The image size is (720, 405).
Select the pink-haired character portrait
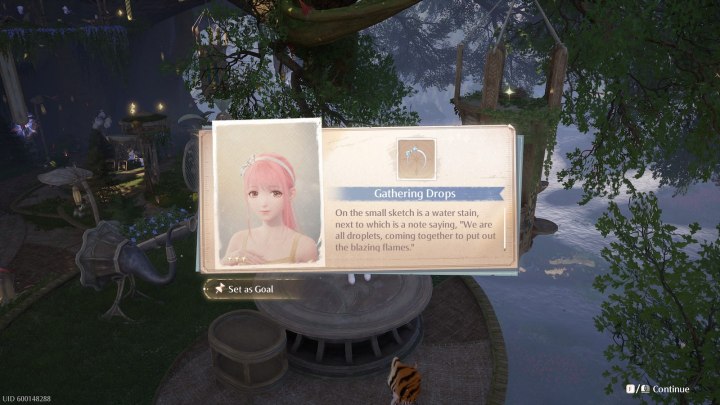[267, 196]
